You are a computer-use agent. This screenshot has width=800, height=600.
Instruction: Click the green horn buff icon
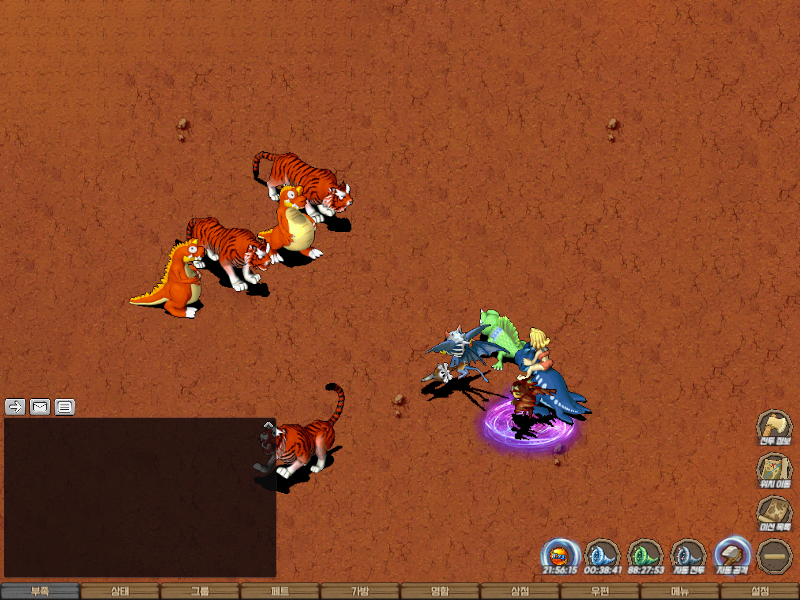pyautogui.click(x=645, y=554)
